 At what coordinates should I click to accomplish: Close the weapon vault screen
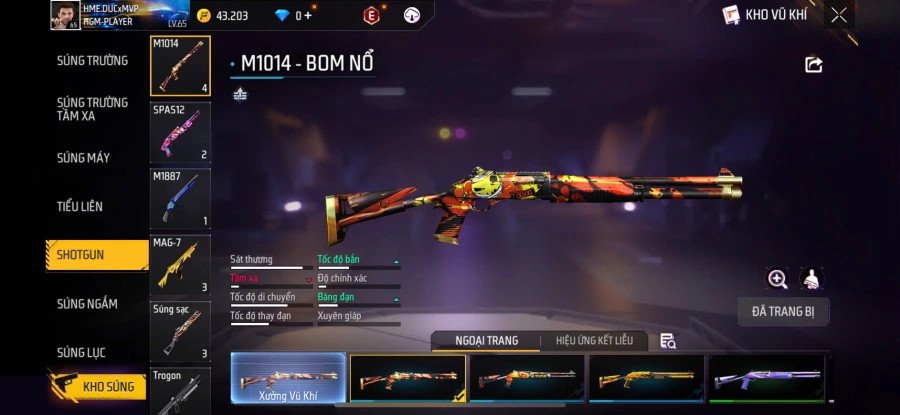click(x=838, y=15)
